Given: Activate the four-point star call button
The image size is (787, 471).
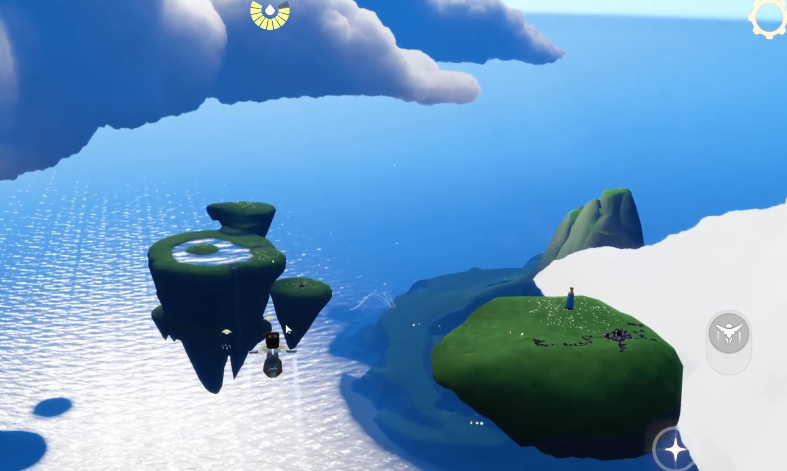Looking at the screenshot, I should click(675, 449).
